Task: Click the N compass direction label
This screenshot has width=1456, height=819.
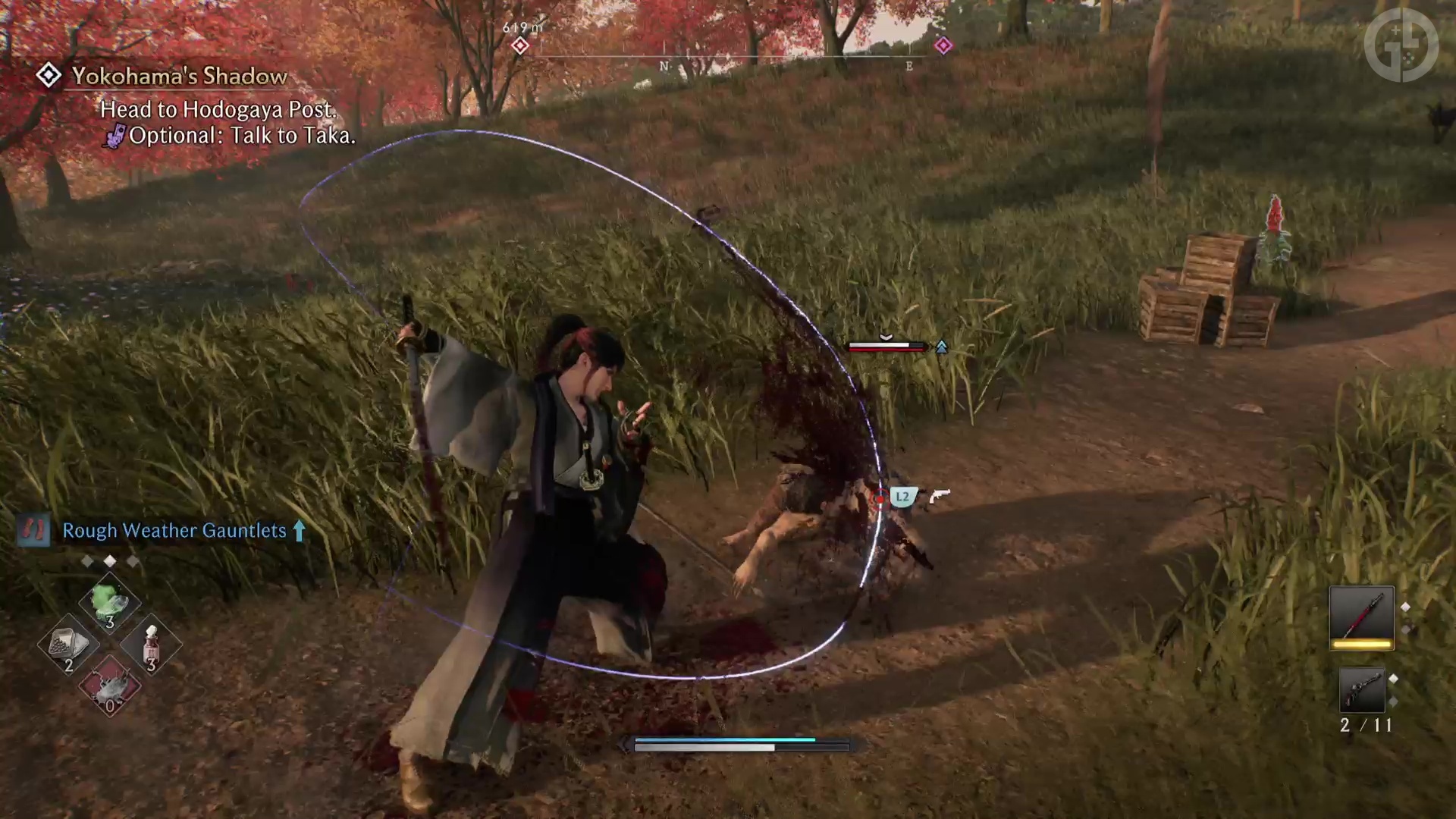Action: click(664, 67)
